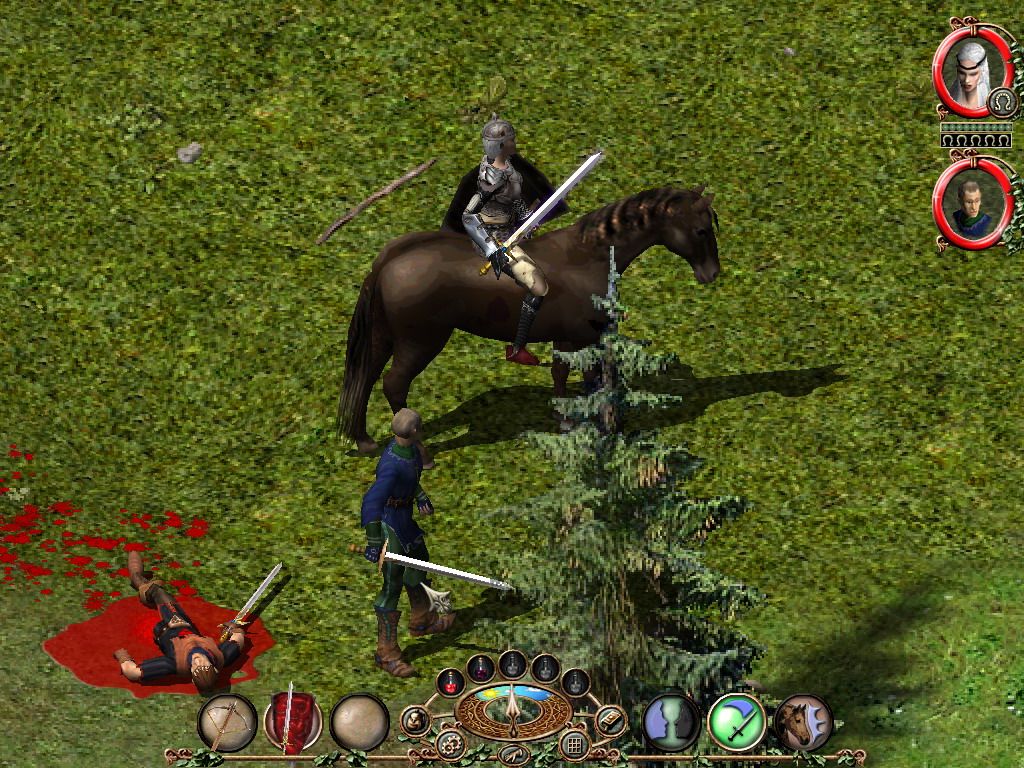Open the book icon log
Image resolution: width=1024 pixels, height=768 pixels.
[x=609, y=720]
